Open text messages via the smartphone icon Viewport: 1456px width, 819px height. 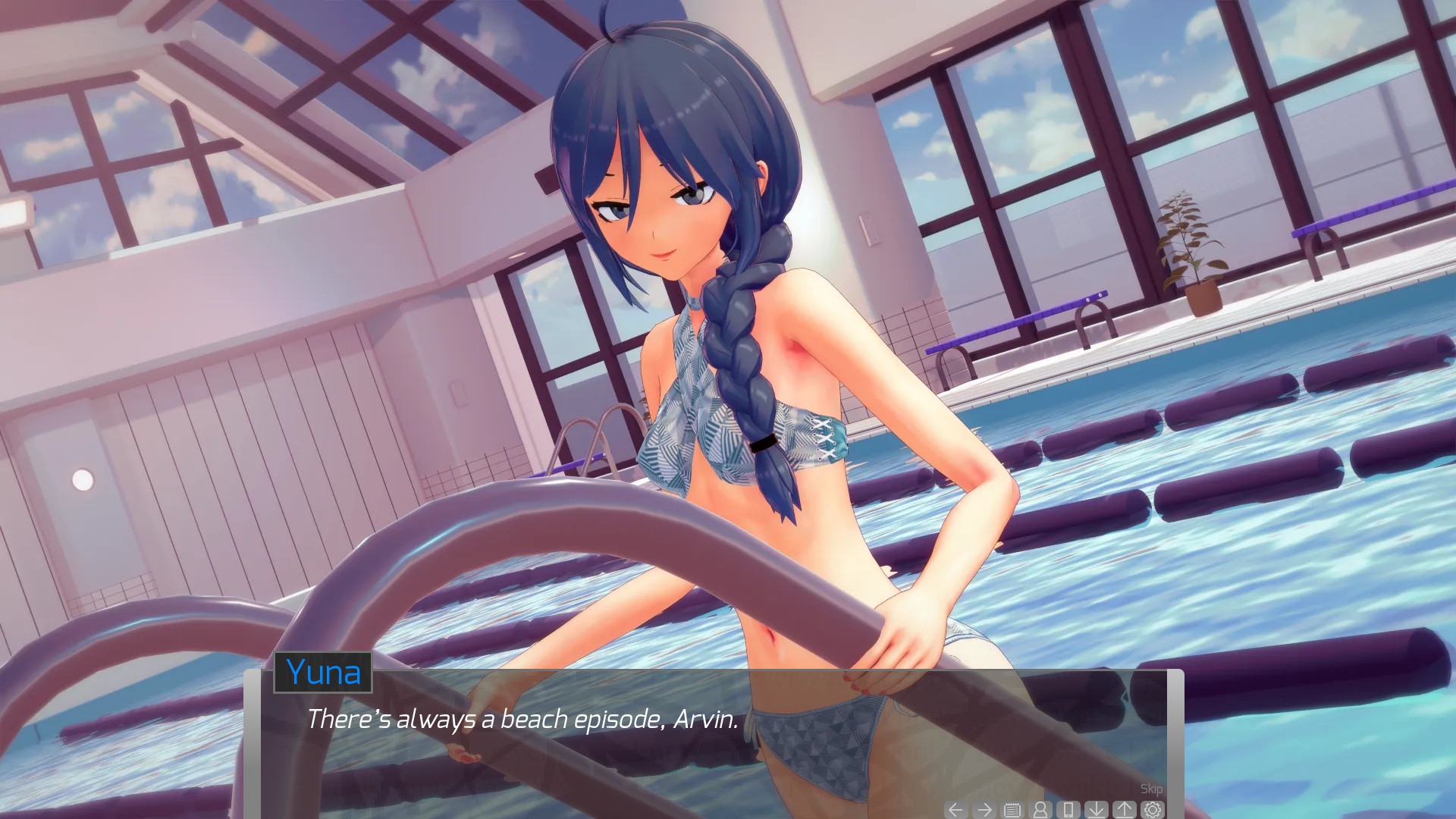(x=1068, y=810)
